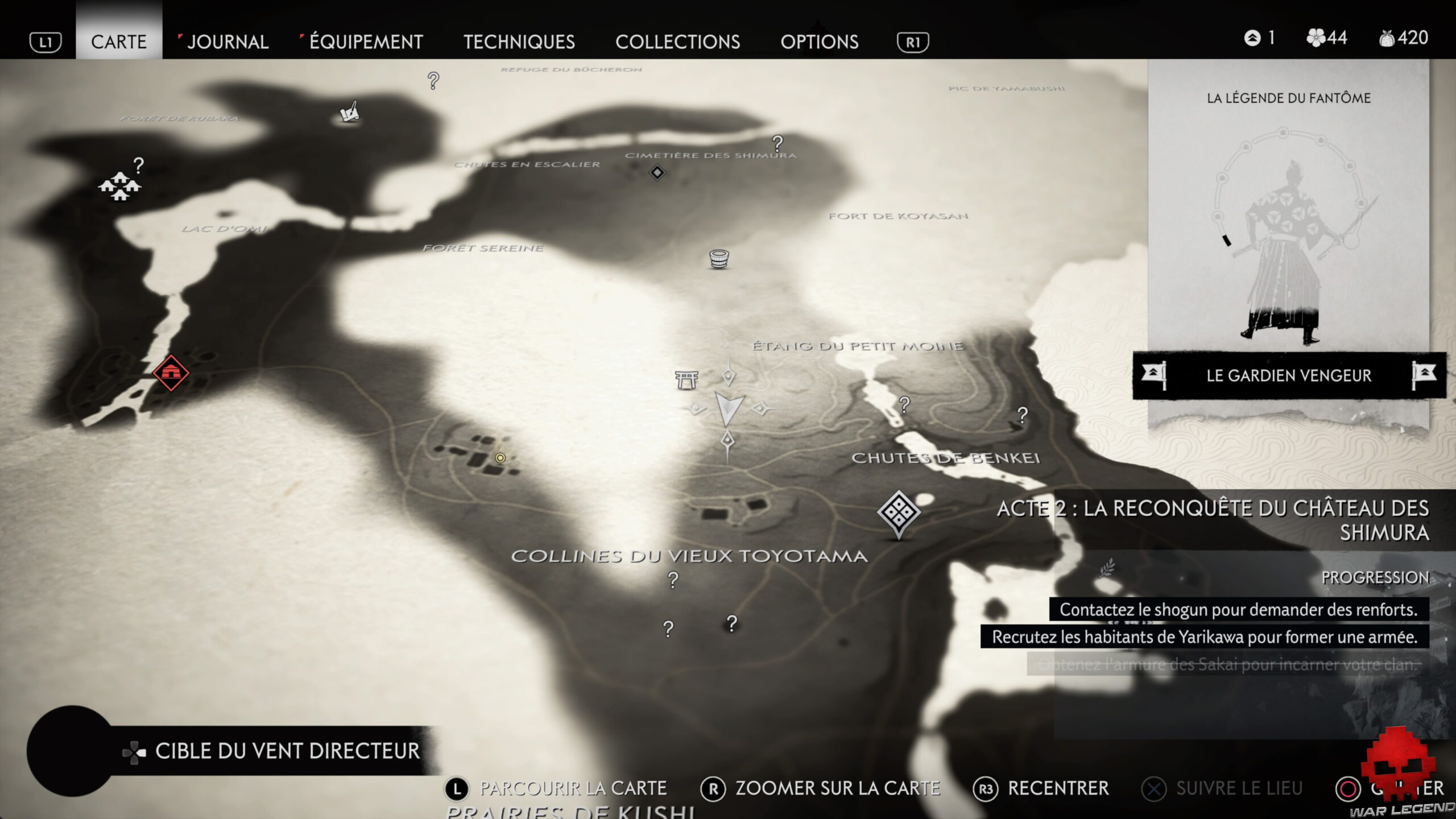Switch to the JOURNAL tab
This screenshot has height=819, width=1456.
227,42
